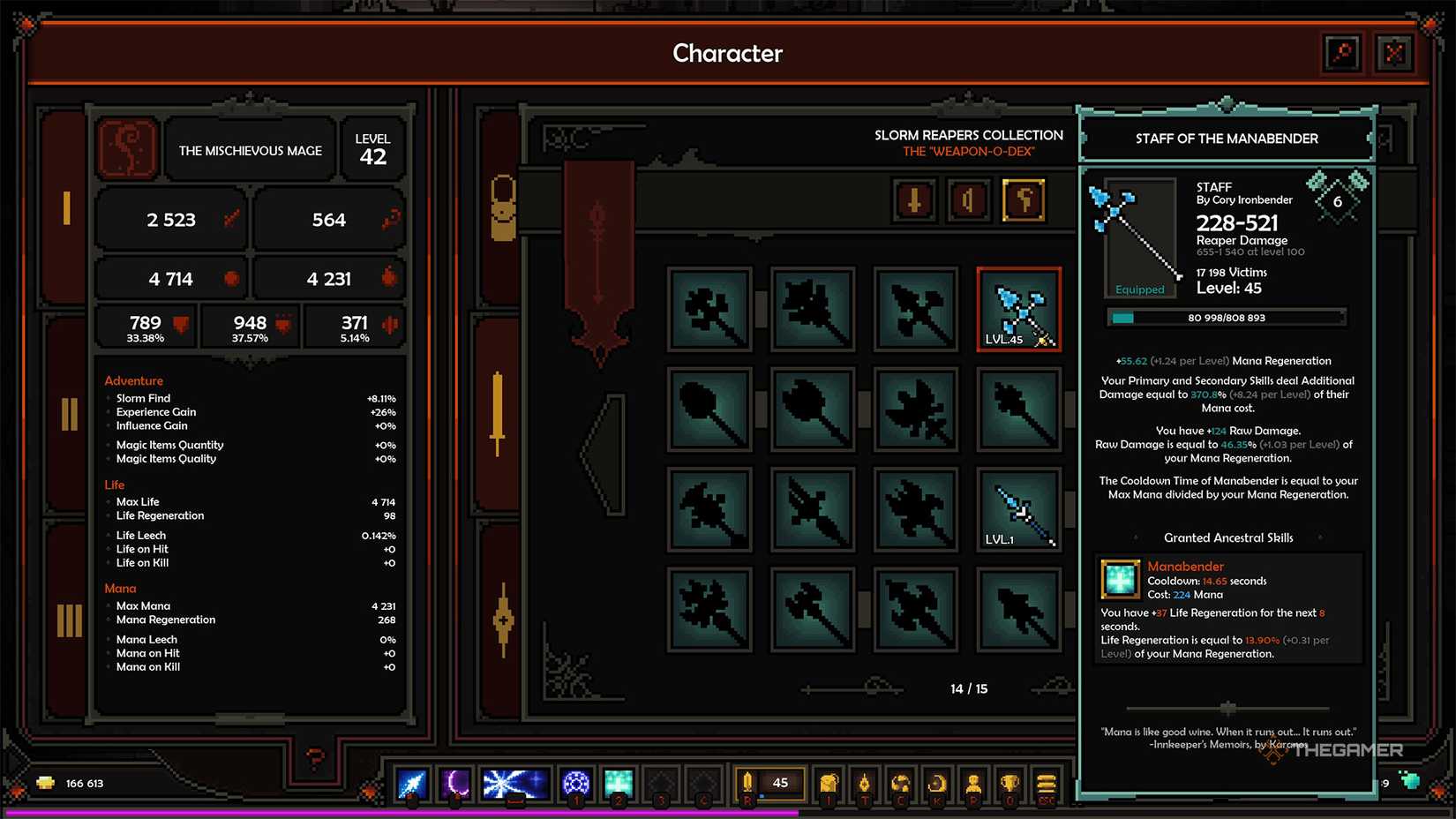
Task: Click the 14/15 collection page indicator
Action: coord(969,688)
